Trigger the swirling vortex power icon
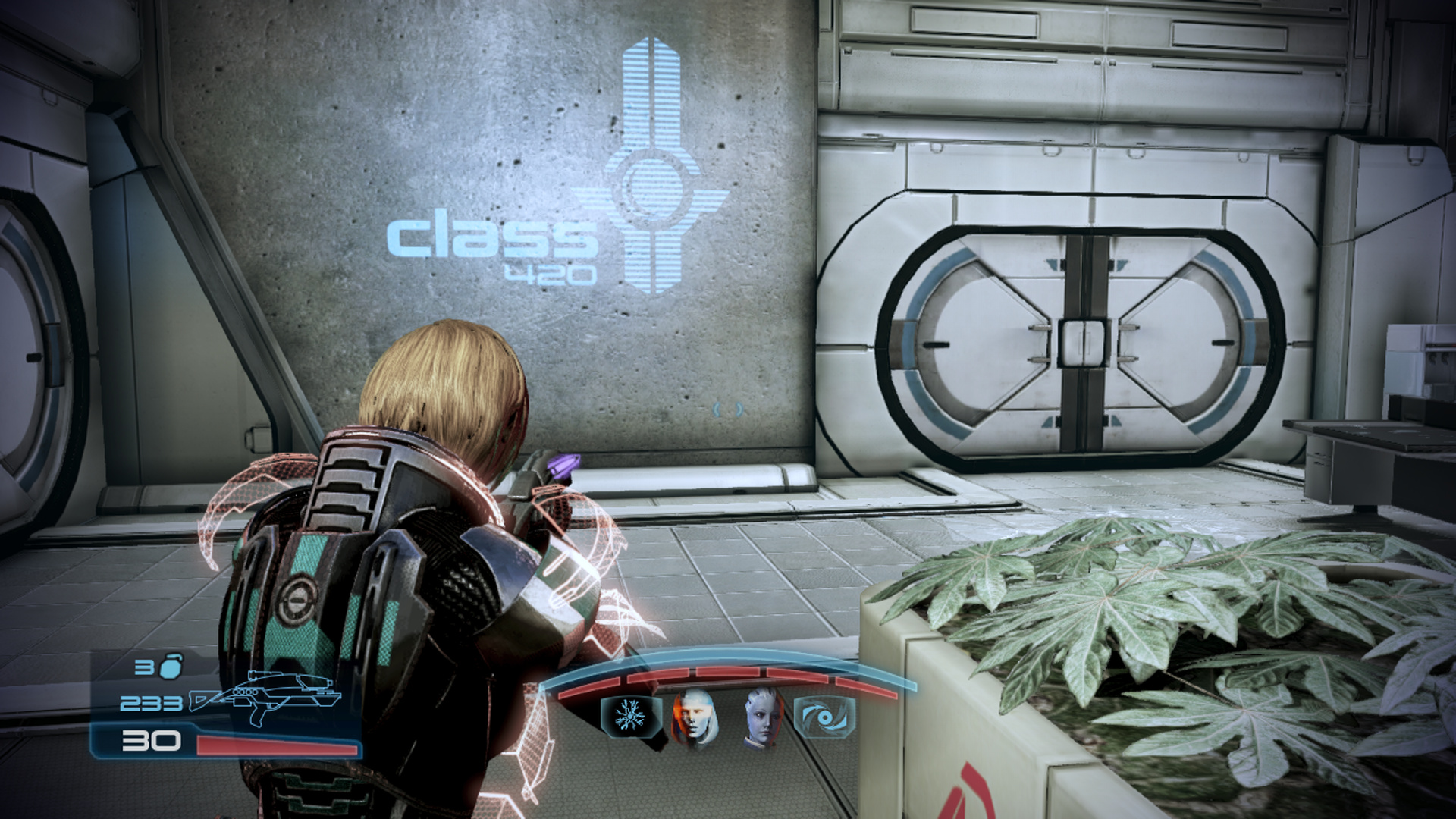Screen dimensions: 1456x819 tap(824, 717)
